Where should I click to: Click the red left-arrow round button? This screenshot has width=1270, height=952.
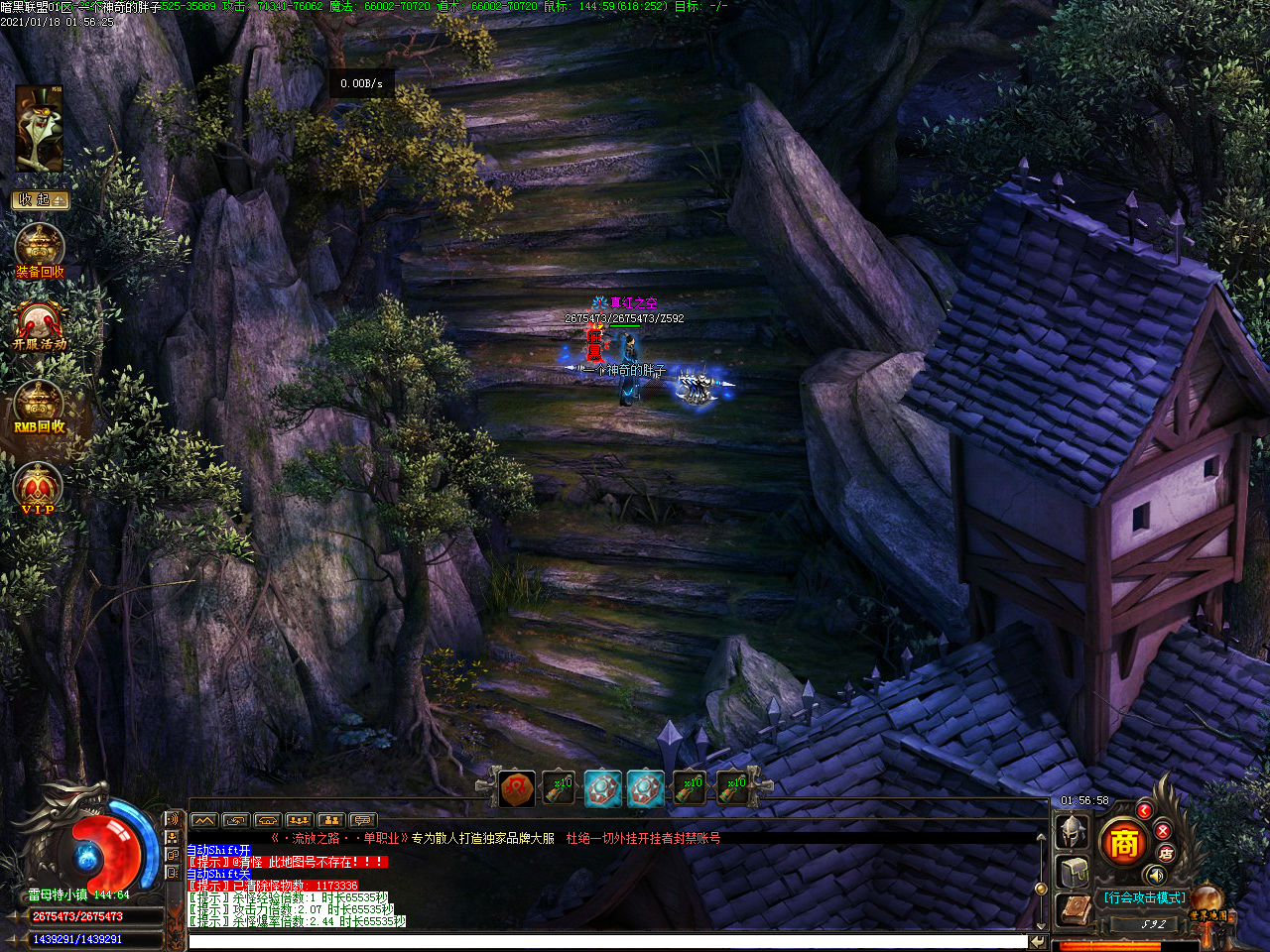coord(1144,811)
